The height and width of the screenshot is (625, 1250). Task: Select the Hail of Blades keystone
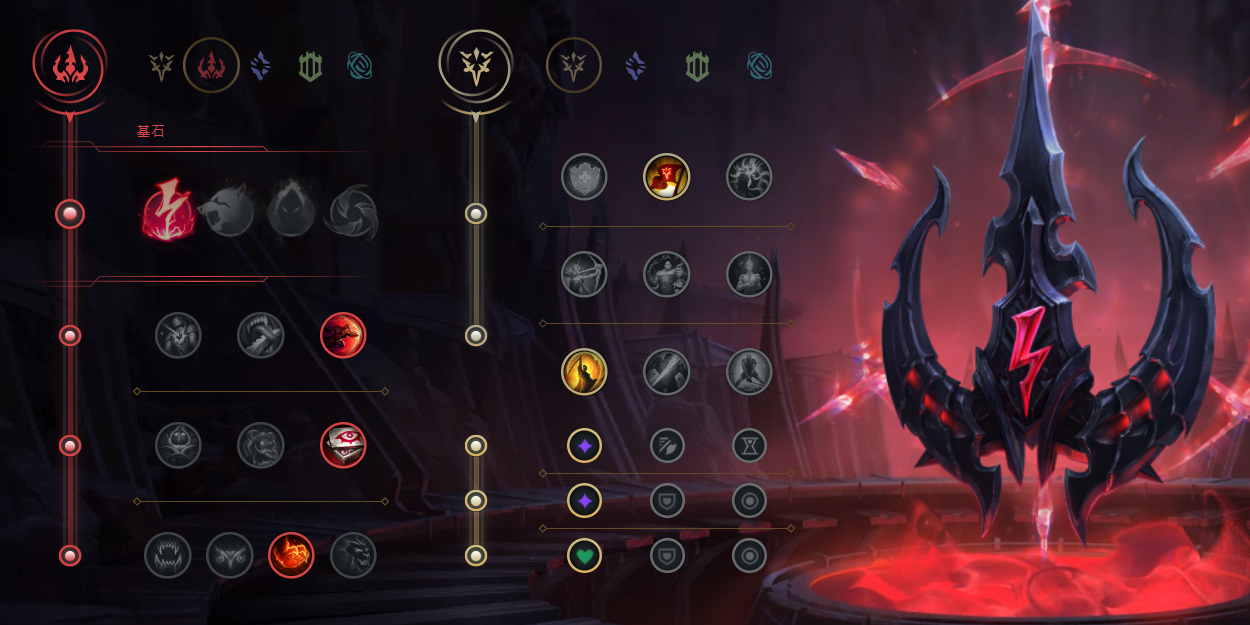coord(354,213)
